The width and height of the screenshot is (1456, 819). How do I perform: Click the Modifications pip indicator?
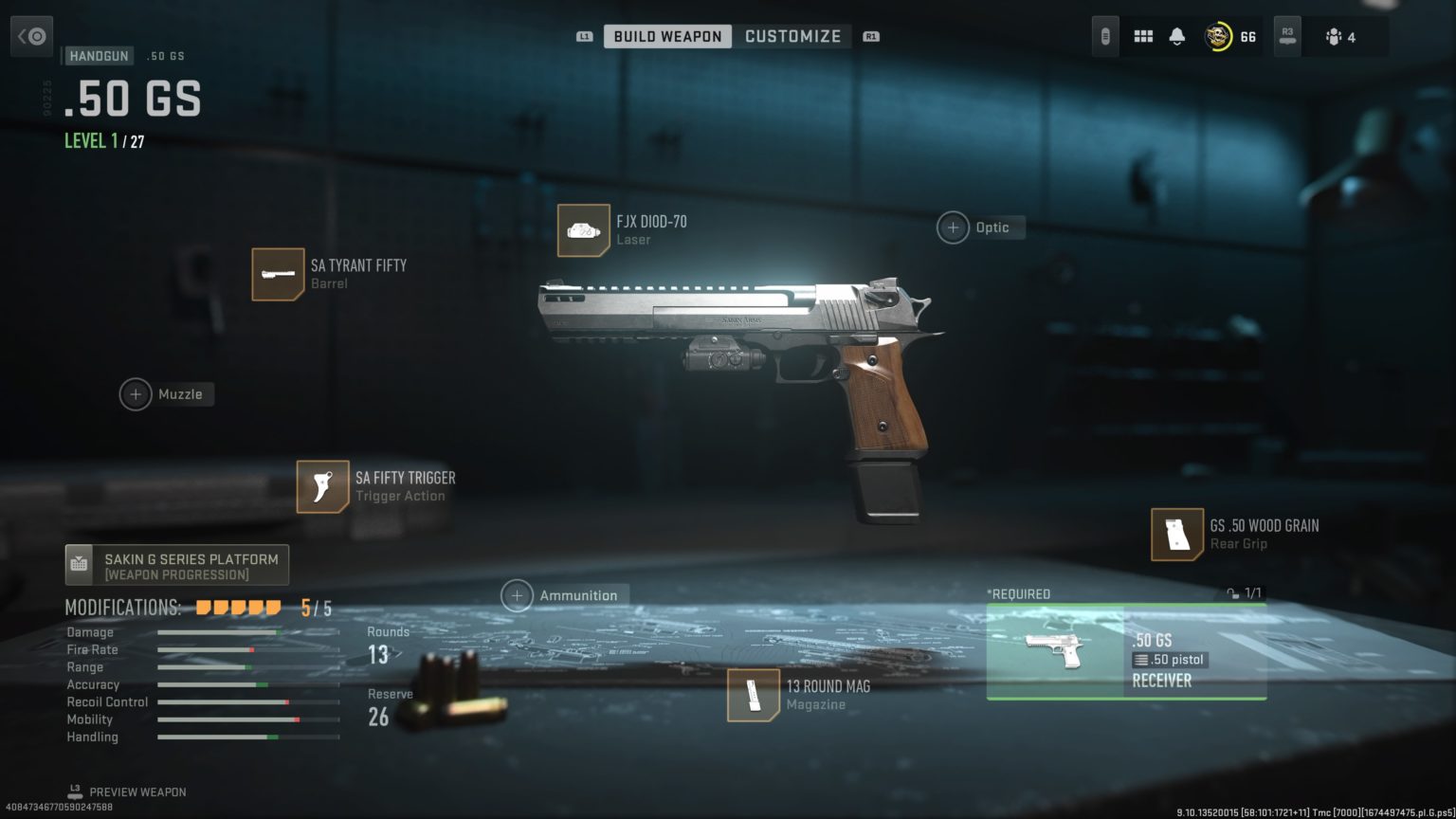(237, 607)
